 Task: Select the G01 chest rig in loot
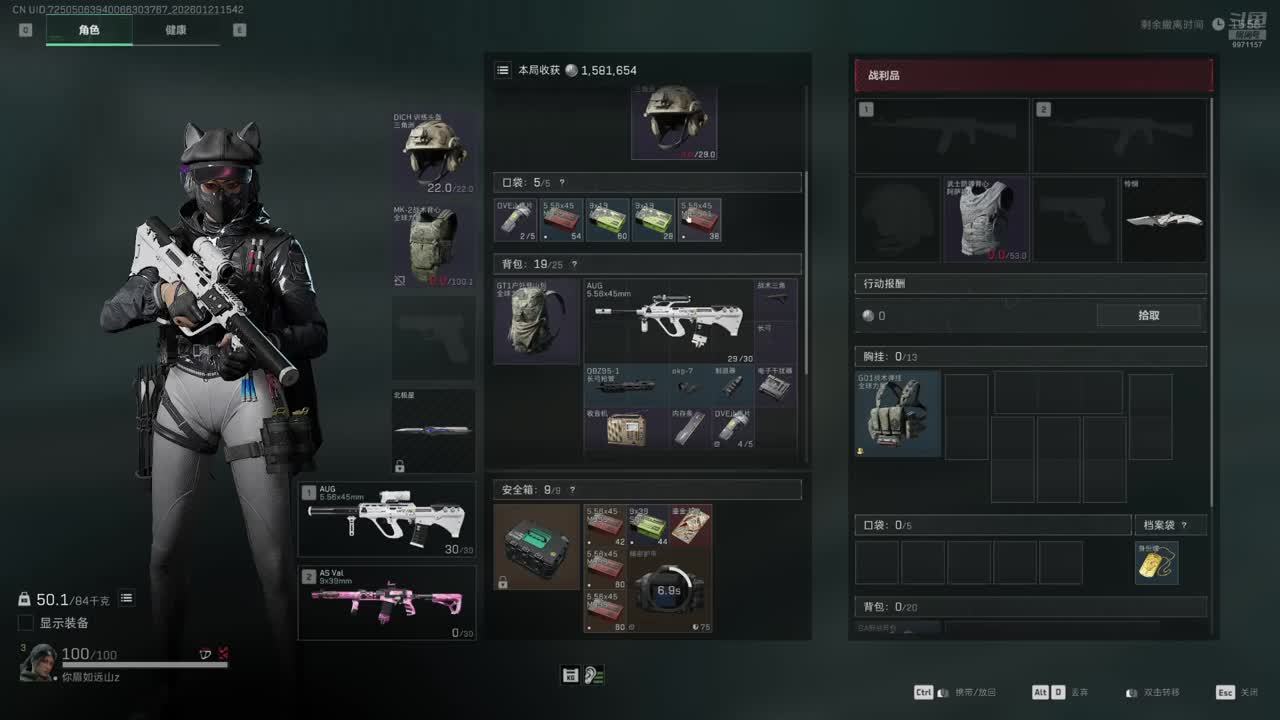click(898, 414)
